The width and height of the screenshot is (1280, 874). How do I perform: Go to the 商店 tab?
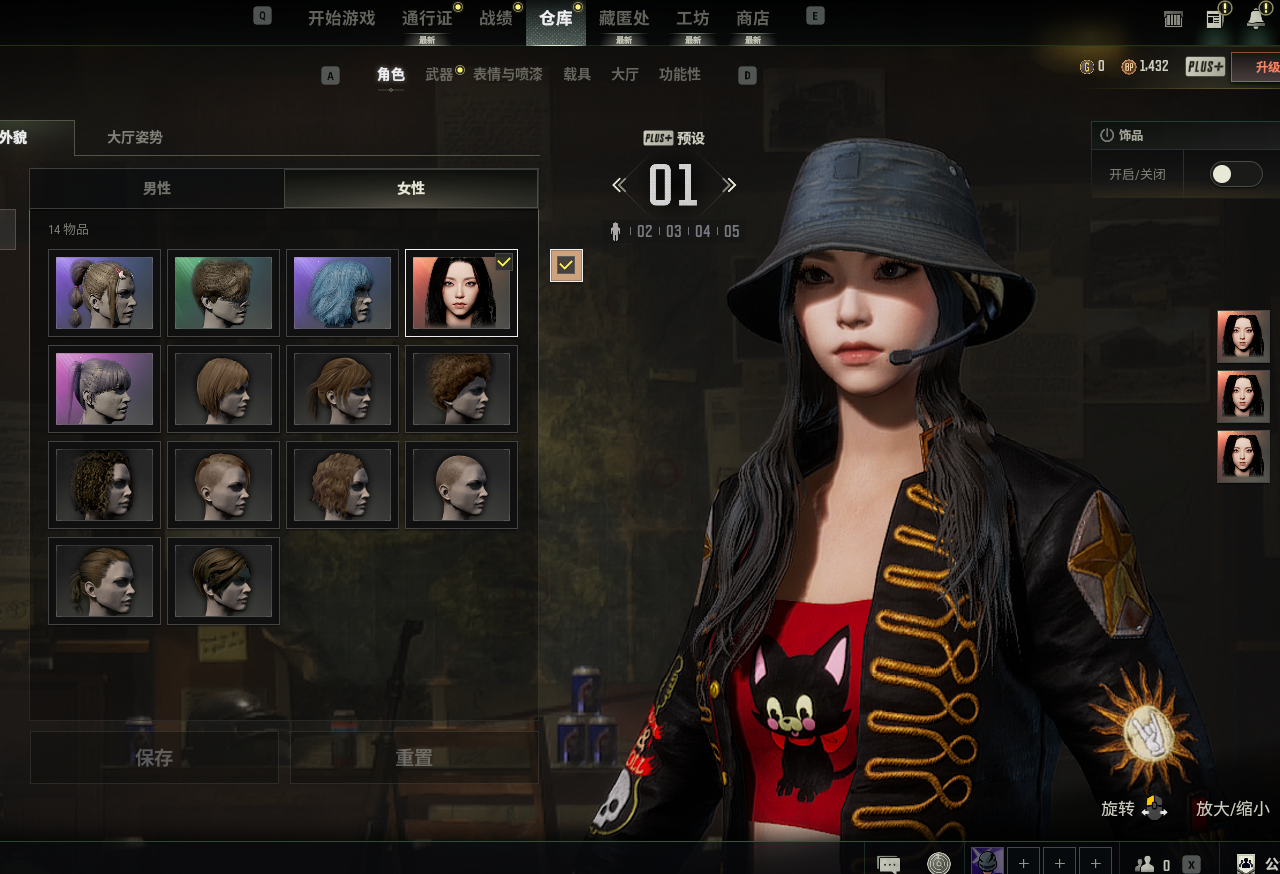tap(752, 18)
